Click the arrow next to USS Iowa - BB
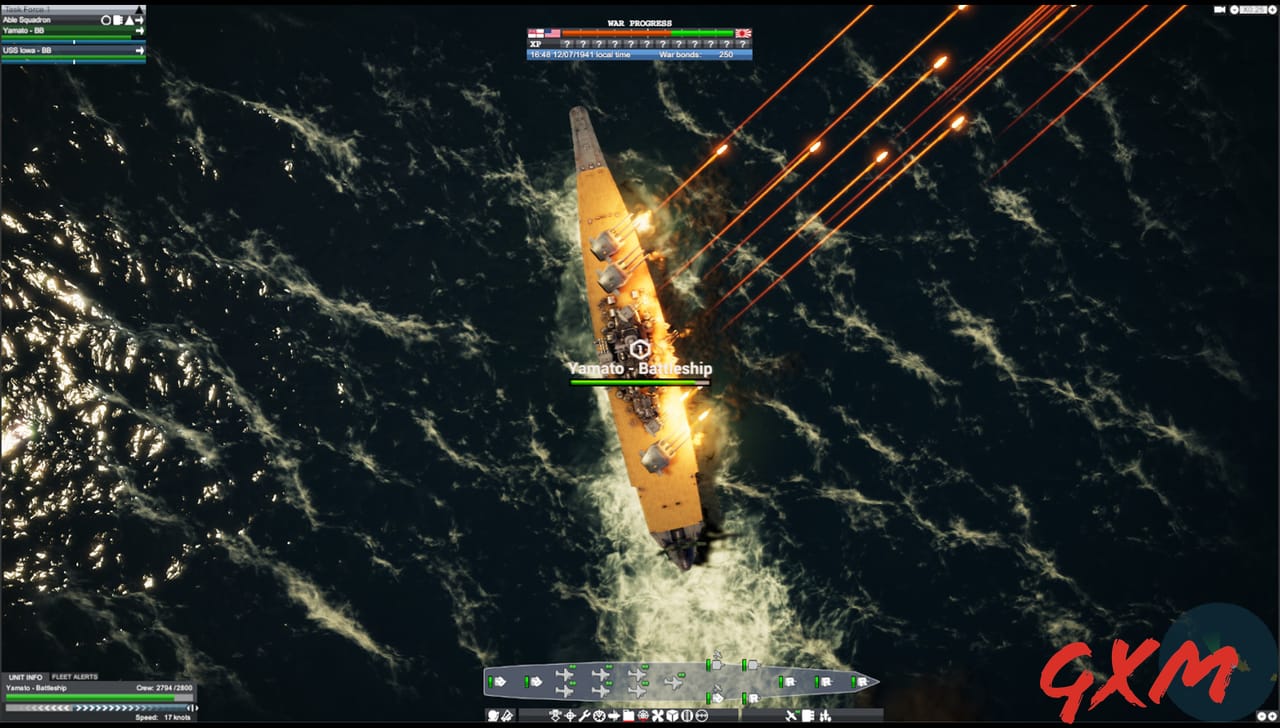 tap(140, 50)
